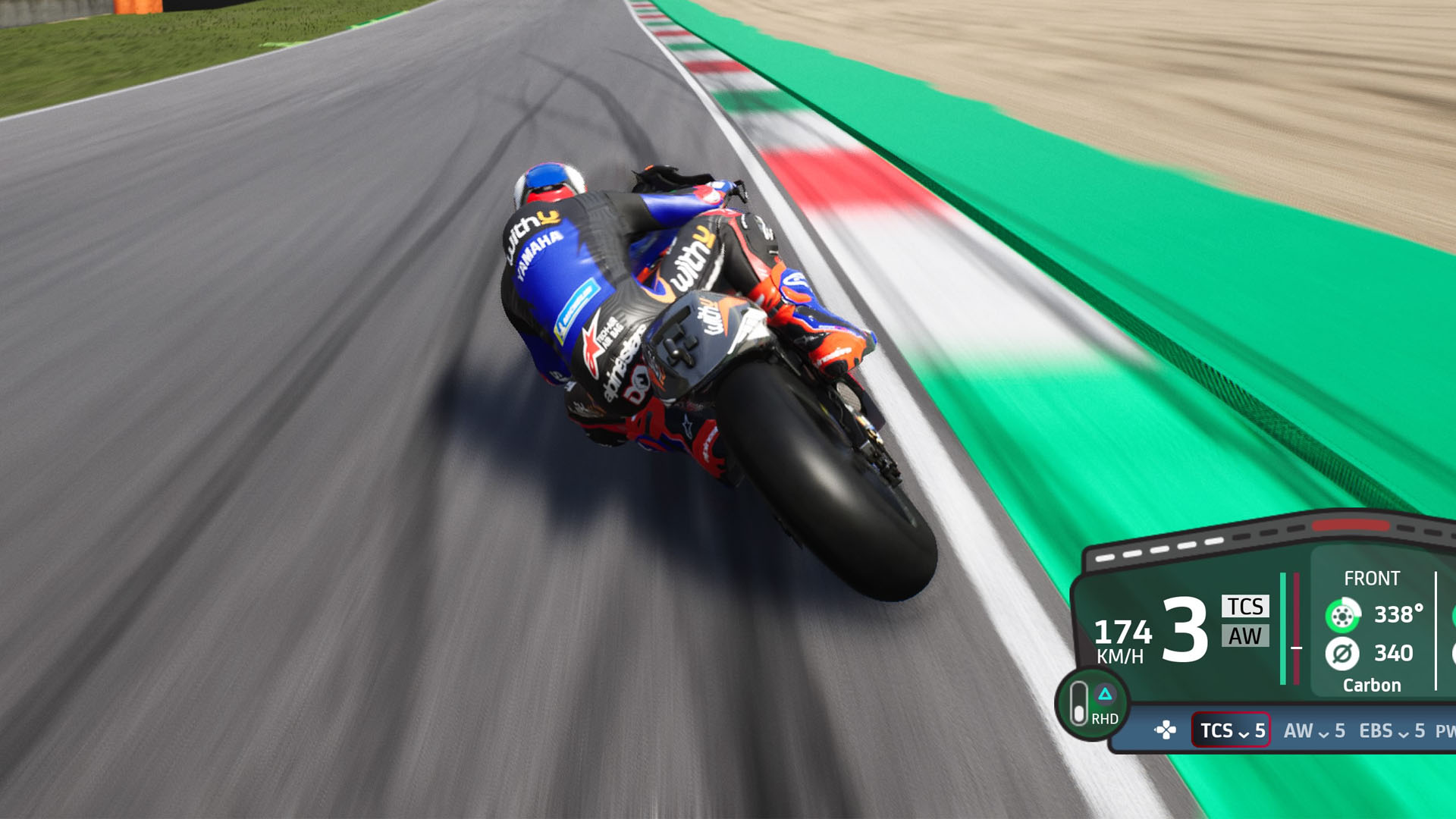This screenshot has width=1456, height=819.
Task: Click the highlighted TCS selector box
Action: pyautogui.click(x=1230, y=732)
